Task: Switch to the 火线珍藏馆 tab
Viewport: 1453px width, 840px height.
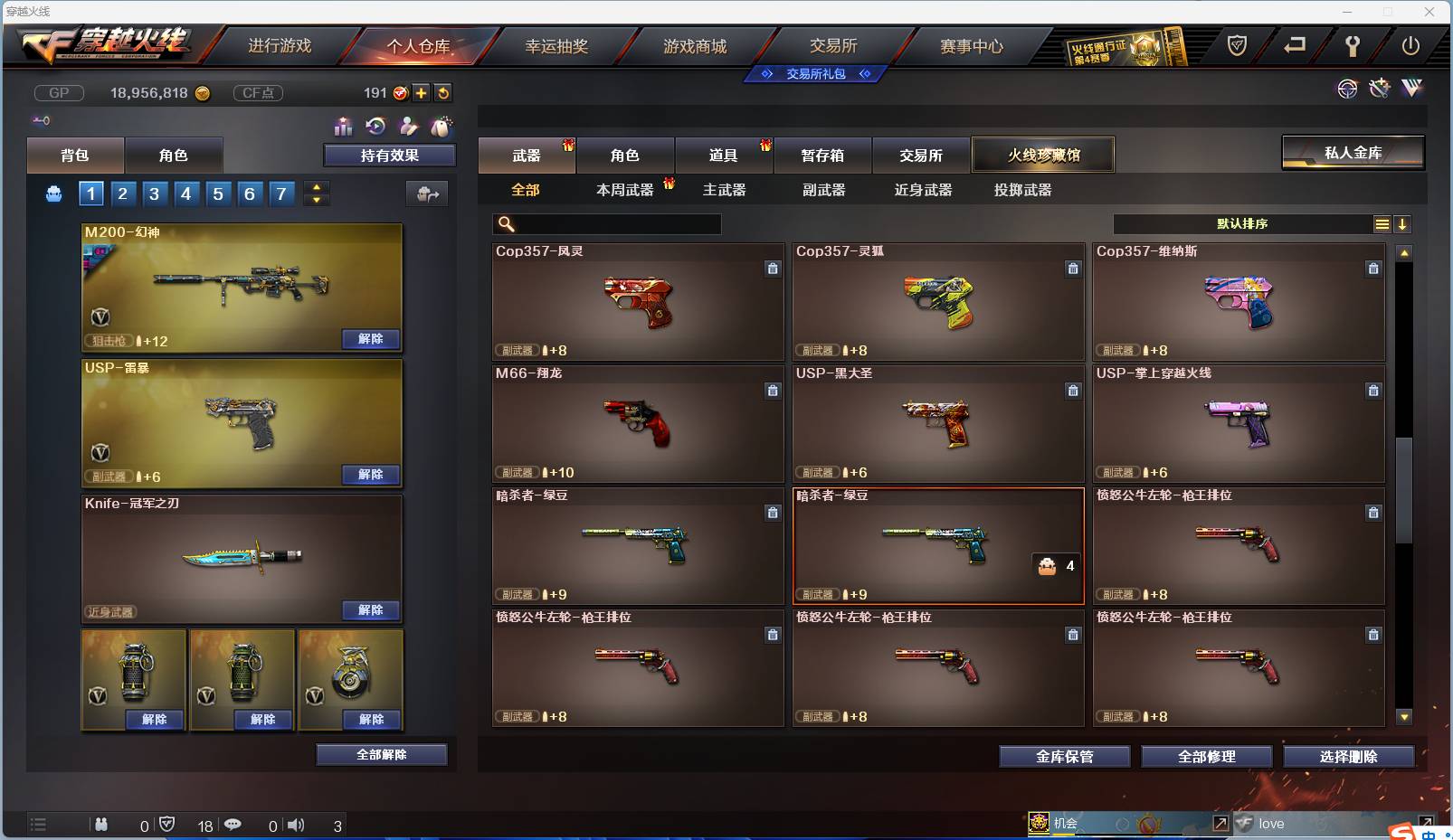Action: (1043, 154)
